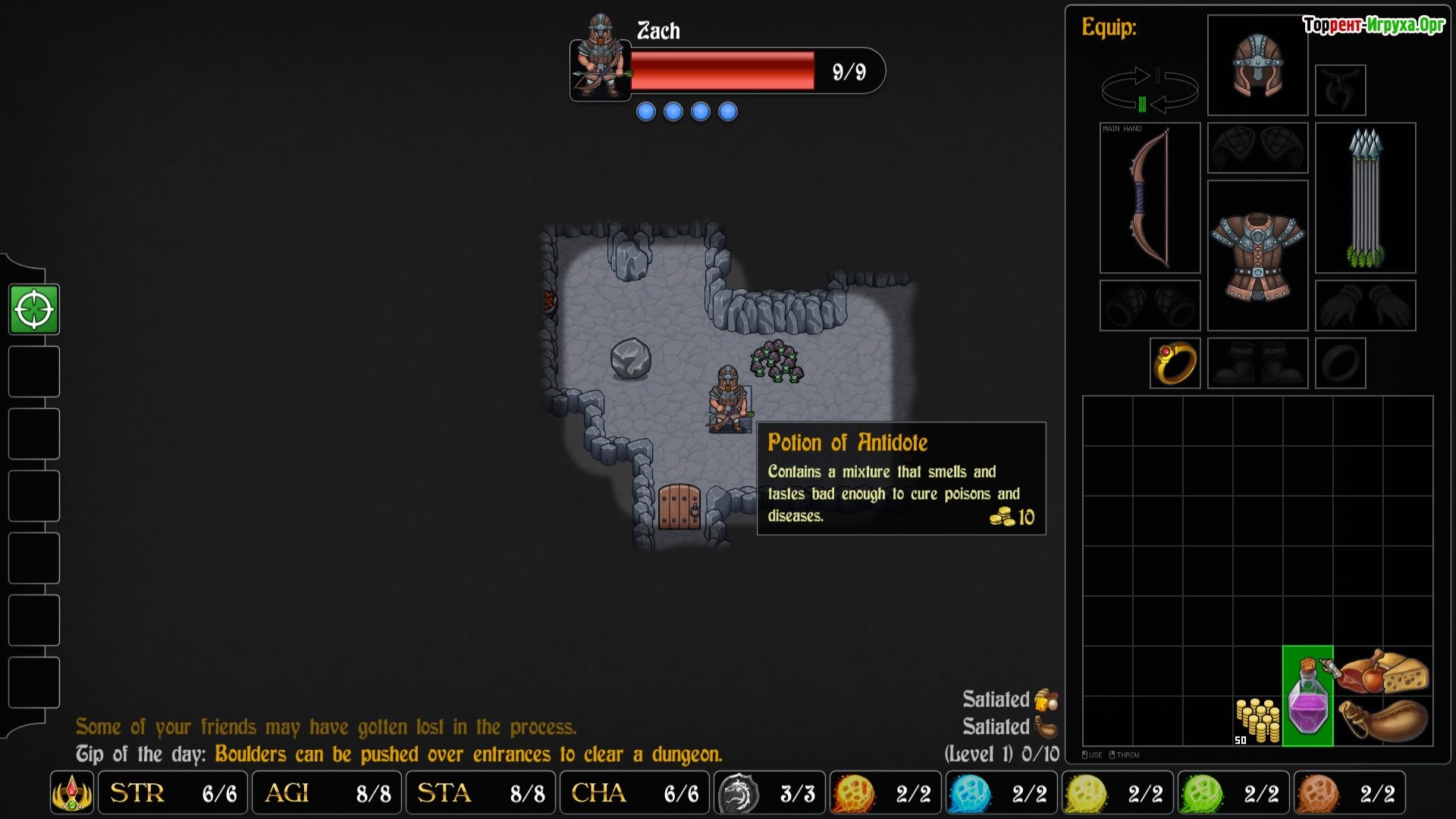
Task: Click the equipped gold ruby ring
Action: coord(1175,363)
